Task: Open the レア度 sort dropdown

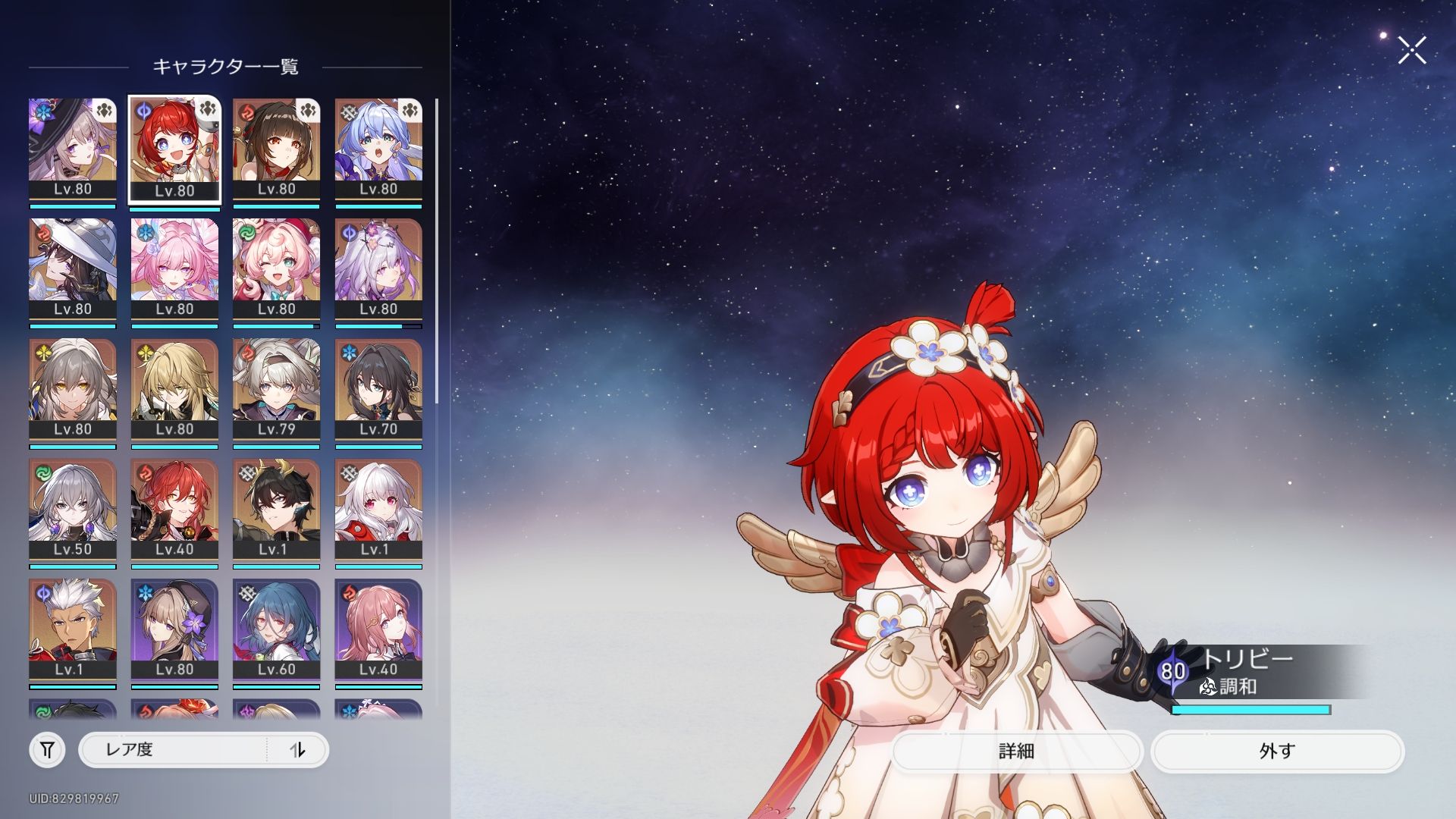Action: pyautogui.click(x=174, y=750)
